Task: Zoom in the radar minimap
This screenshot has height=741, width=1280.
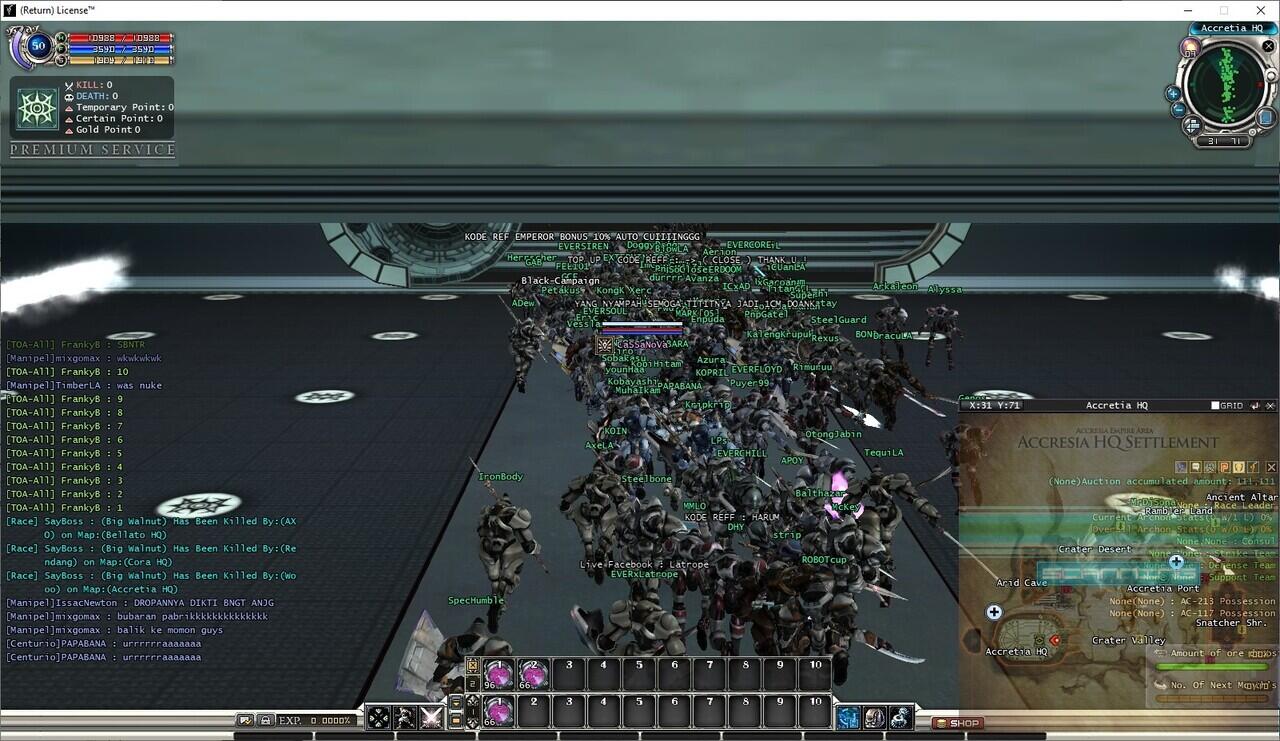Action: [x=1173, y=93]
